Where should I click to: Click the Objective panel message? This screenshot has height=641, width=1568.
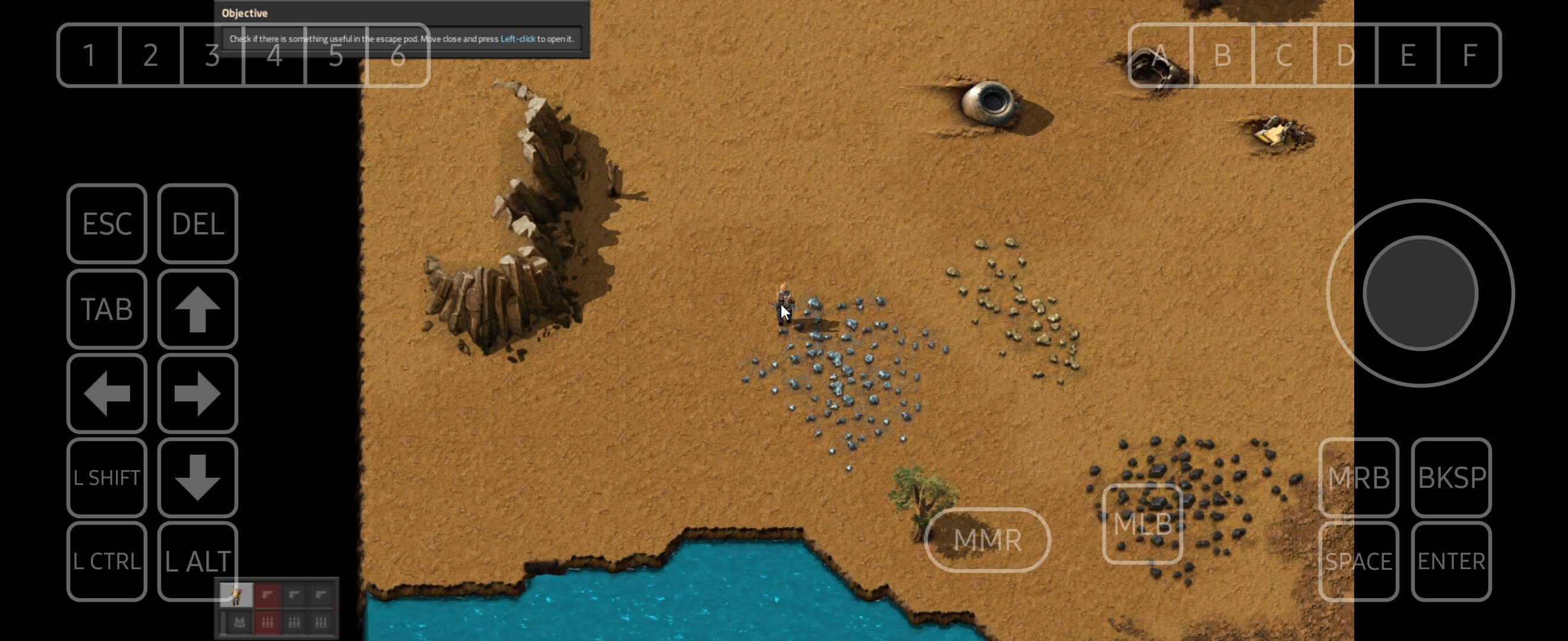(401, 39)
